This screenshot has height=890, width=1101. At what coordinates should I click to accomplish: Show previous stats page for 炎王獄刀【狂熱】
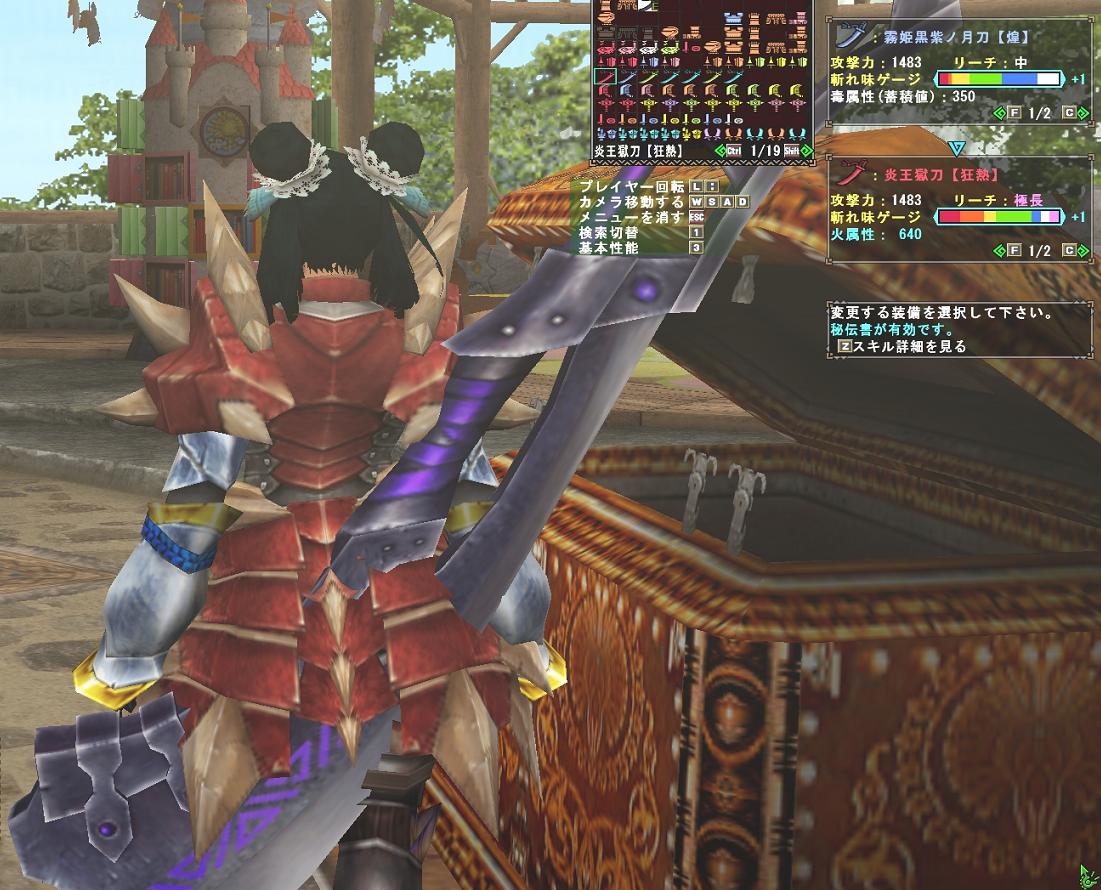(x=999, y=250)
